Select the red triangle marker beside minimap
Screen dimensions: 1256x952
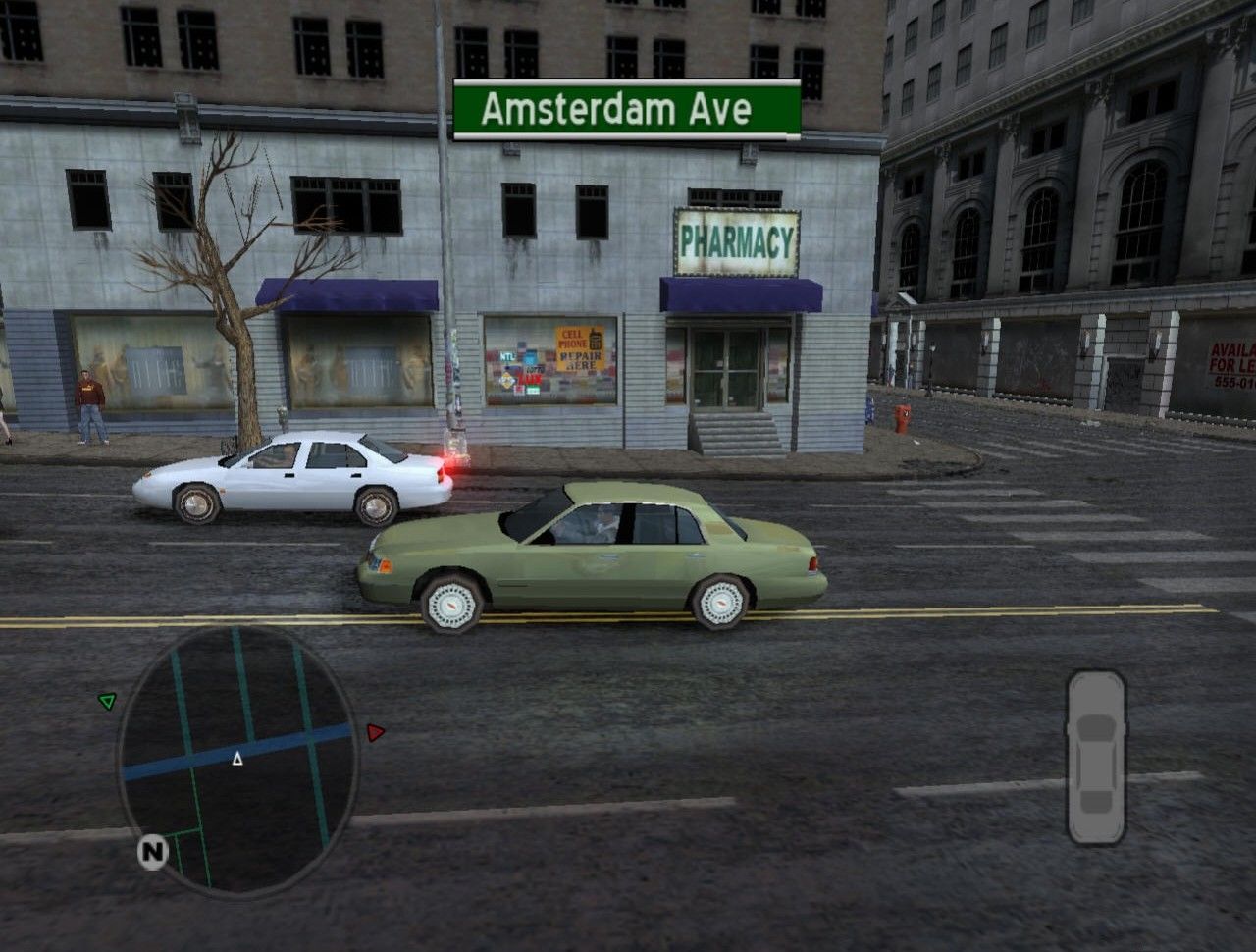coord(375,732)
